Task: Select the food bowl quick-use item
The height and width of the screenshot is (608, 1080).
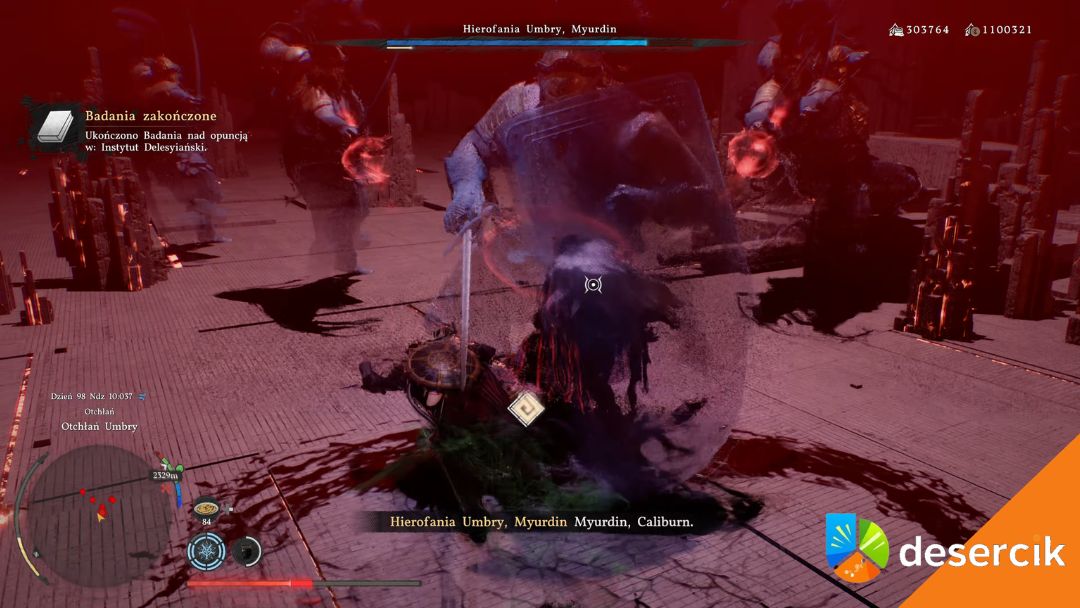Action: [x=207, y=507]
